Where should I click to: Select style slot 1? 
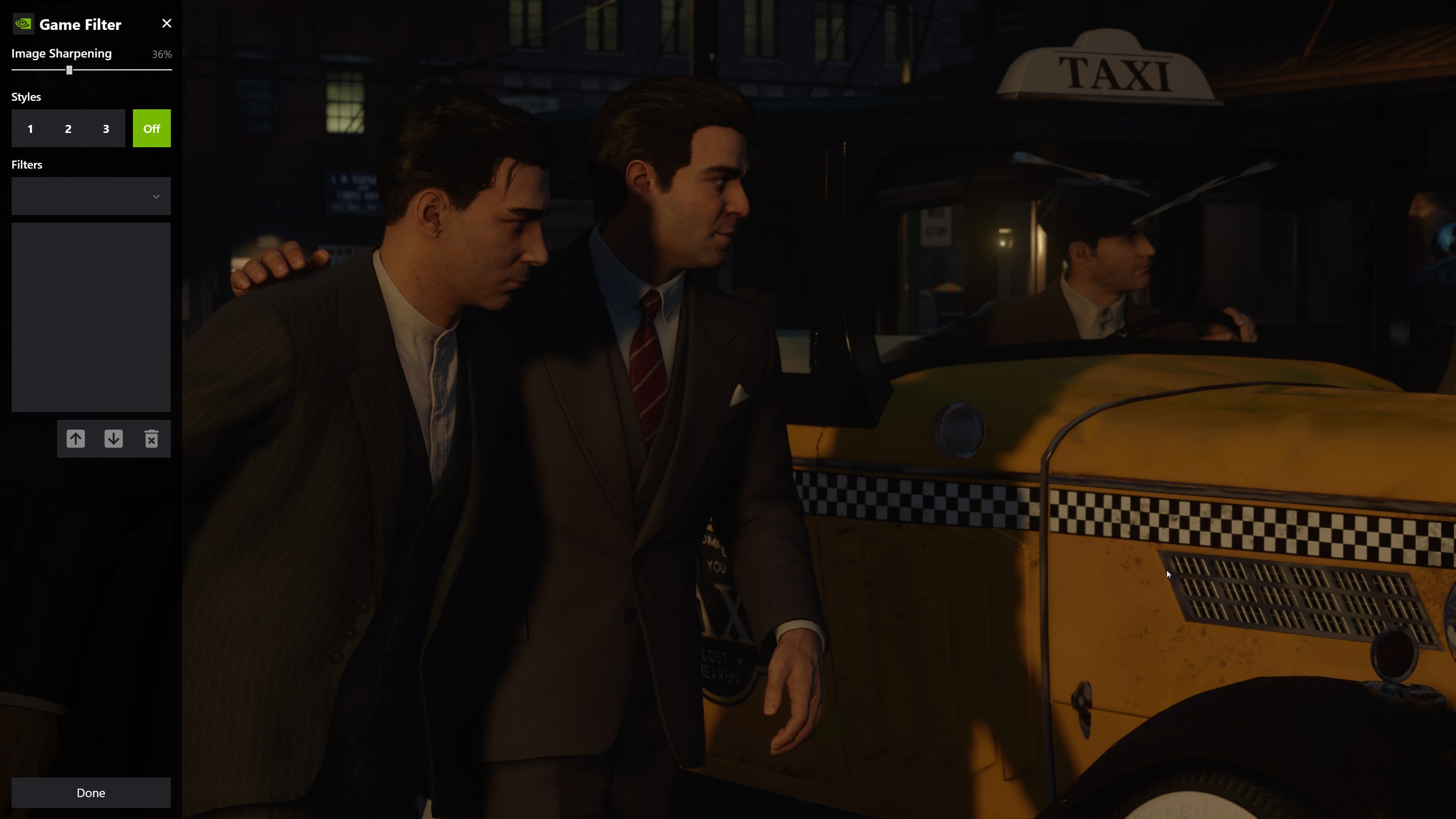tap(30, 129)
